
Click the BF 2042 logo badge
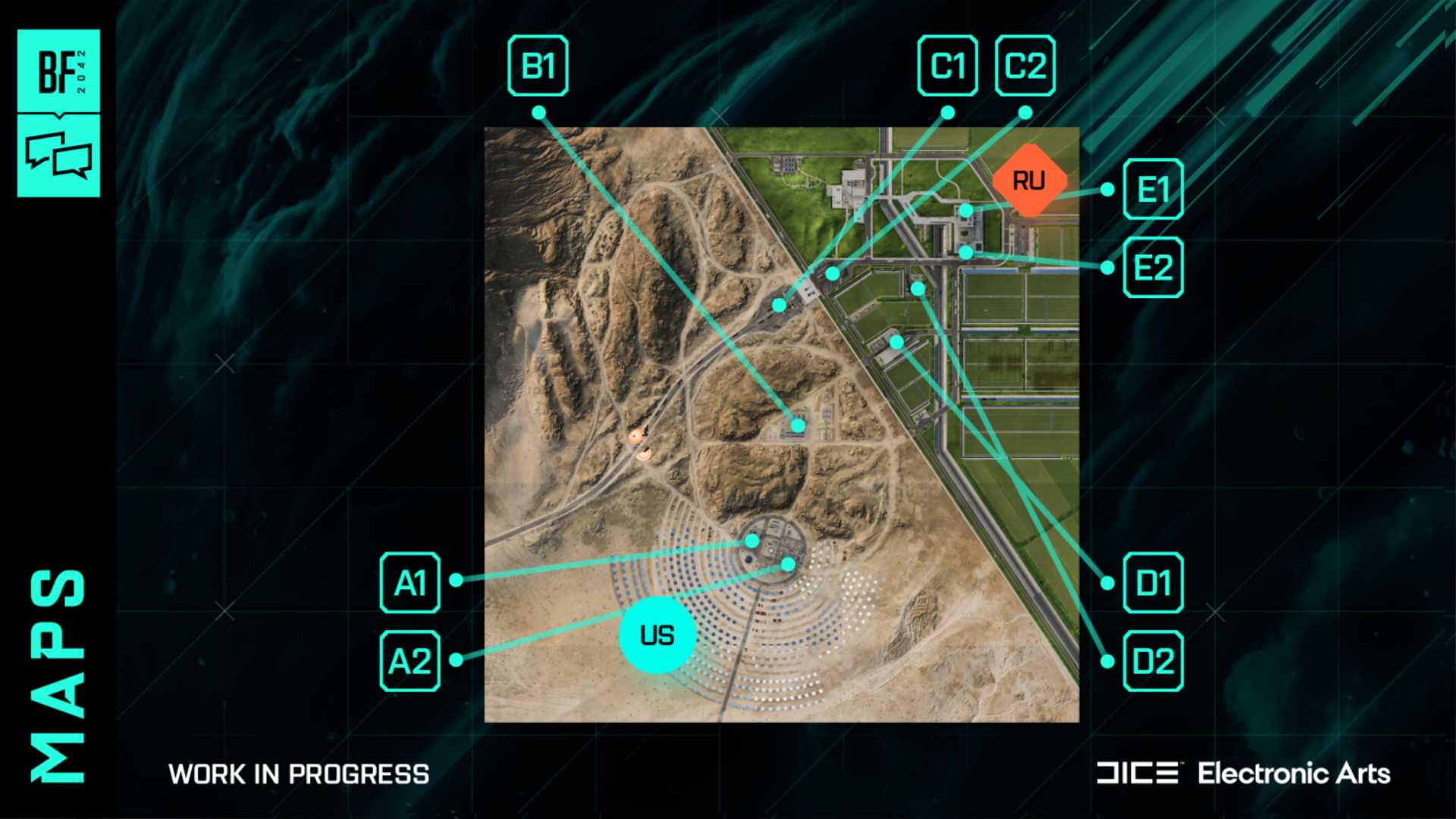59,71
